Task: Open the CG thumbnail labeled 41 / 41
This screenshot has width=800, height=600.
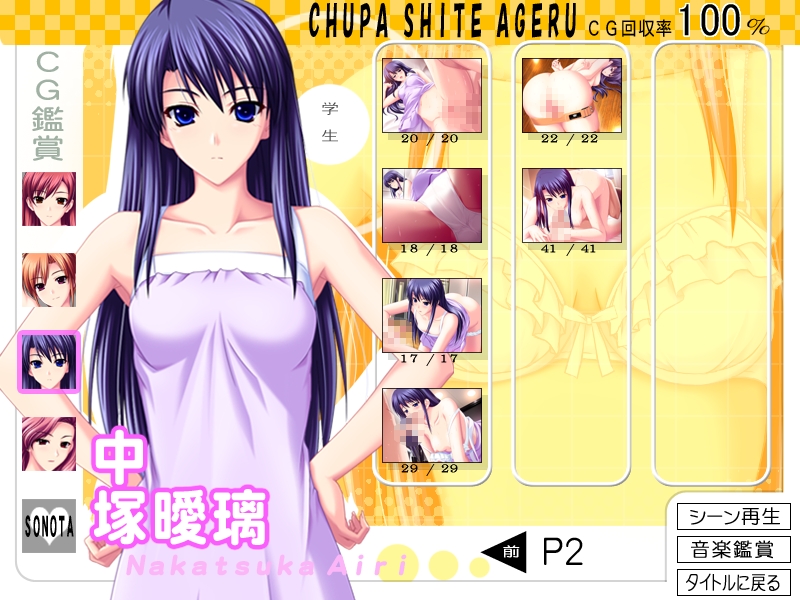Action: coord(572,205)
